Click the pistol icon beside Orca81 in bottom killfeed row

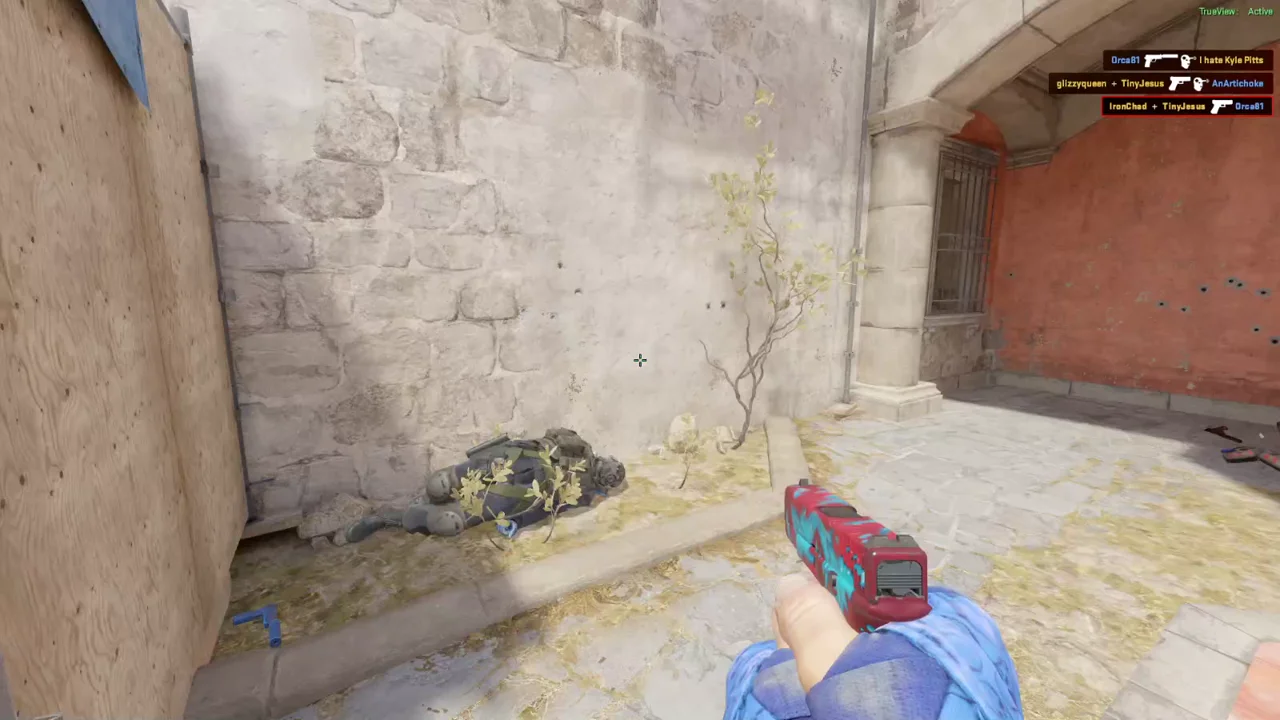point(1221,106)
